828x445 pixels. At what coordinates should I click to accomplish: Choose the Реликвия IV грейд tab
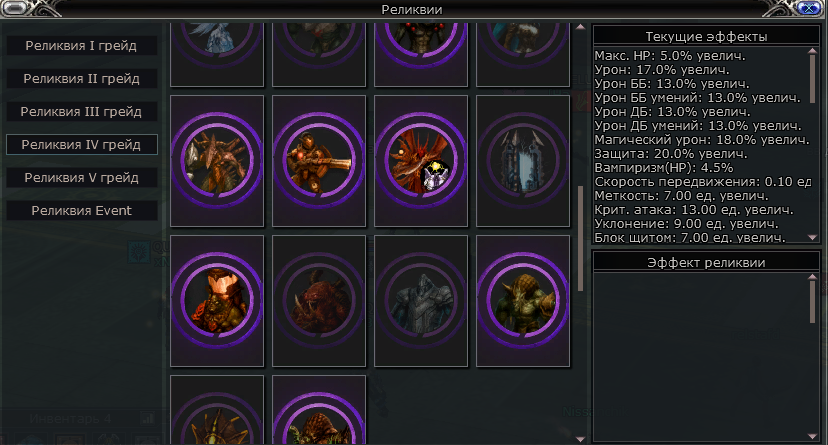pos(82,145)
